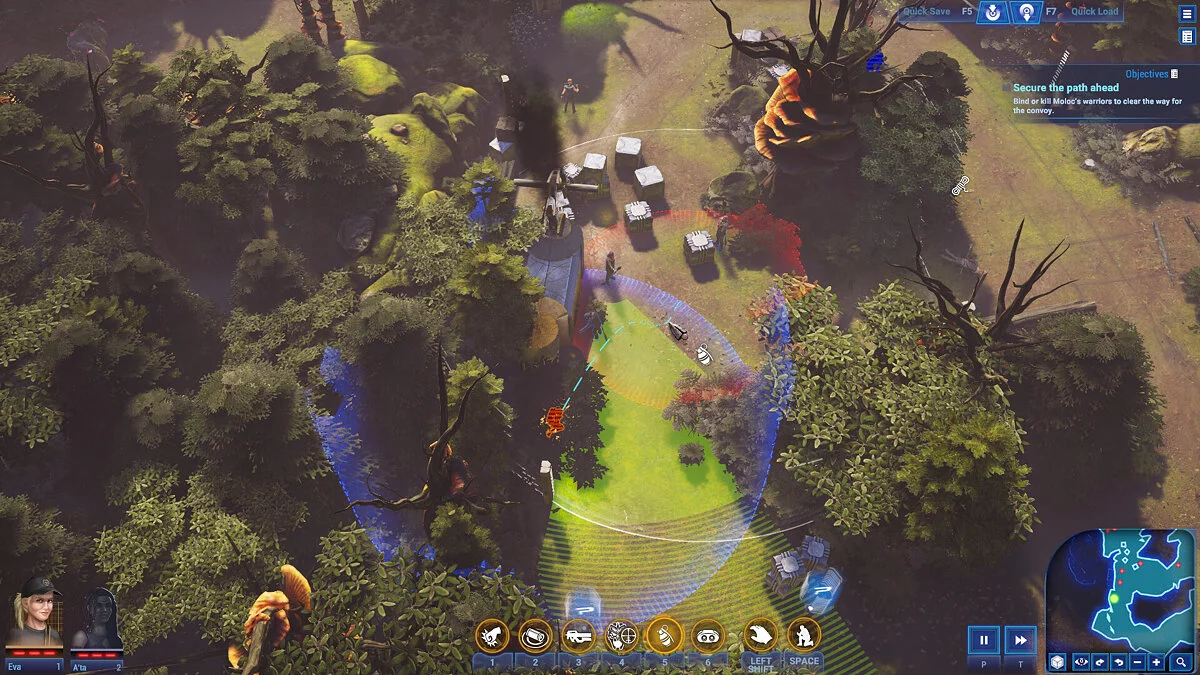Image resolution: width=1200 pixels, height=675 pixels.
Task: Toggle the crouch stance button
Action: 804,634
